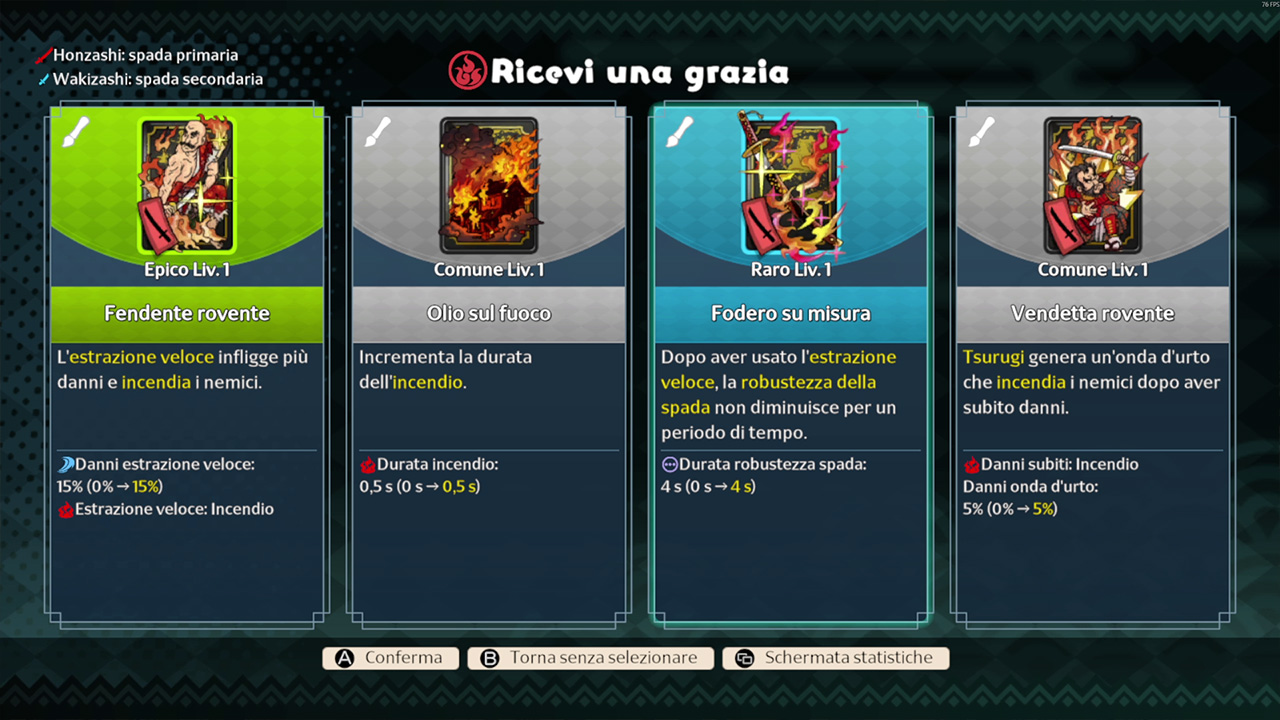
Task: Click the Vendetta rovente samurai artwork
Action: pos(1092,185)
